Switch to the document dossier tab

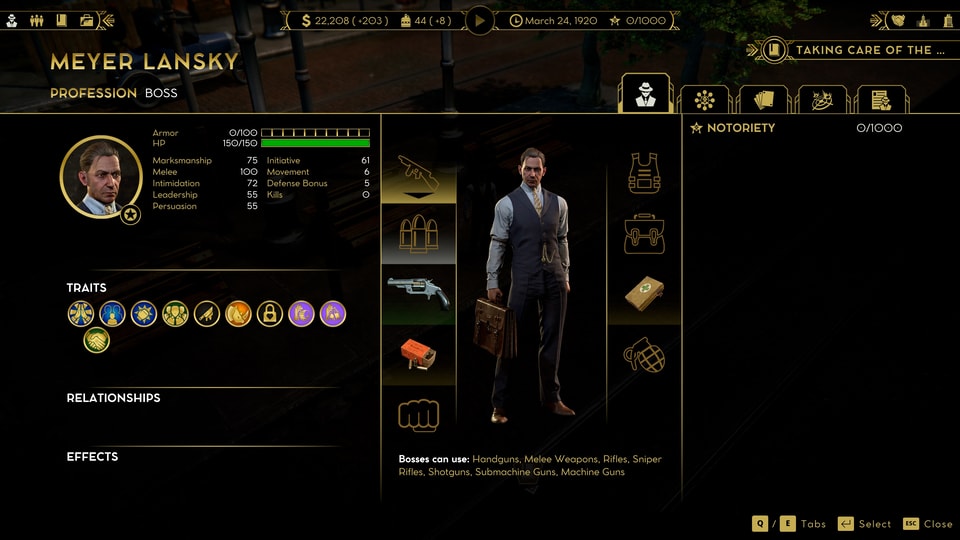click(881, 100)
